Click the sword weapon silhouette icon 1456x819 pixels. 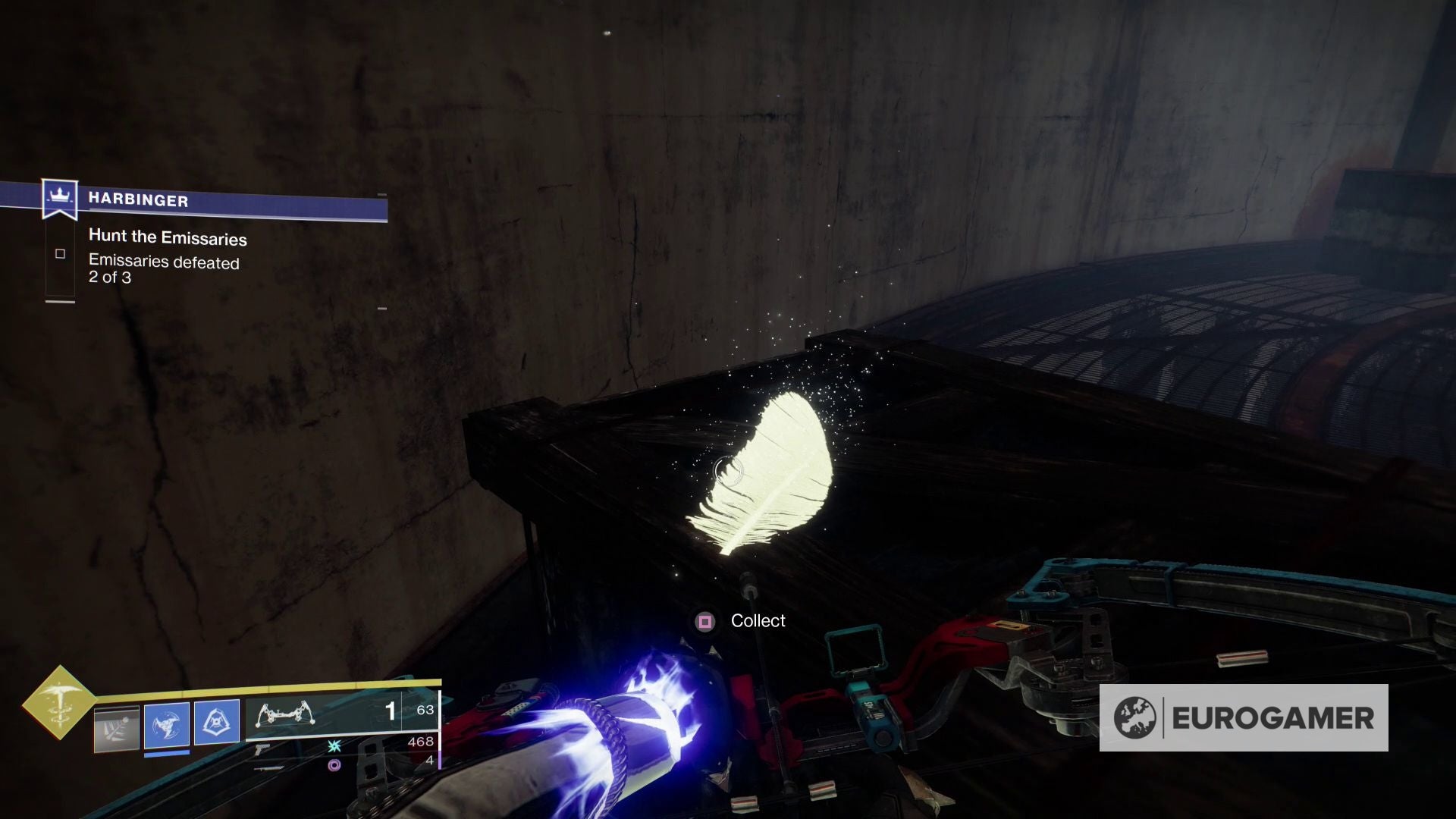[270, 770]
